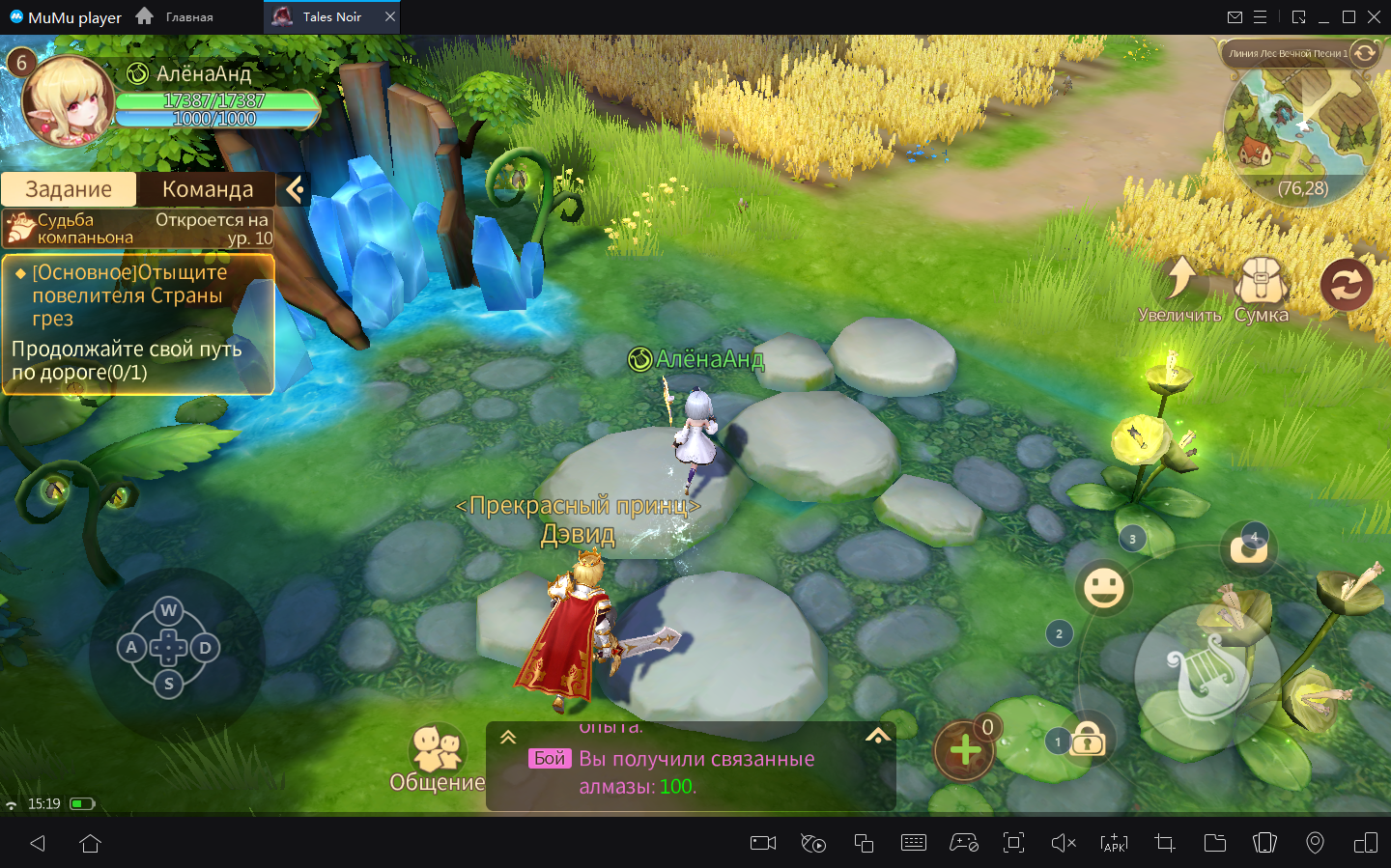Open the Общение chat menu
This screenshot has width=1391, height=868.
pyautogui.click(x=437, y=759)
